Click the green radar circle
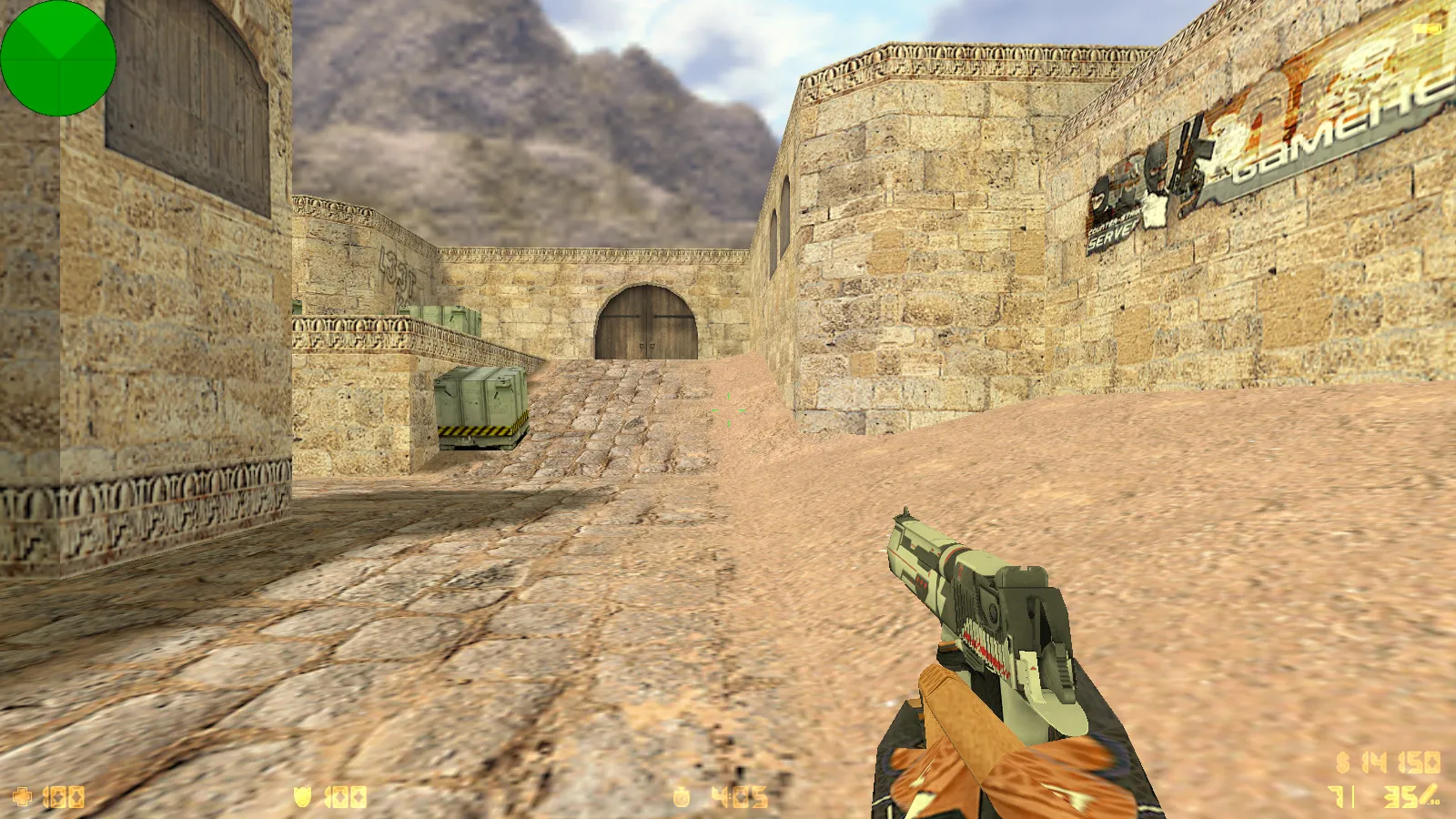 [58, 57]
